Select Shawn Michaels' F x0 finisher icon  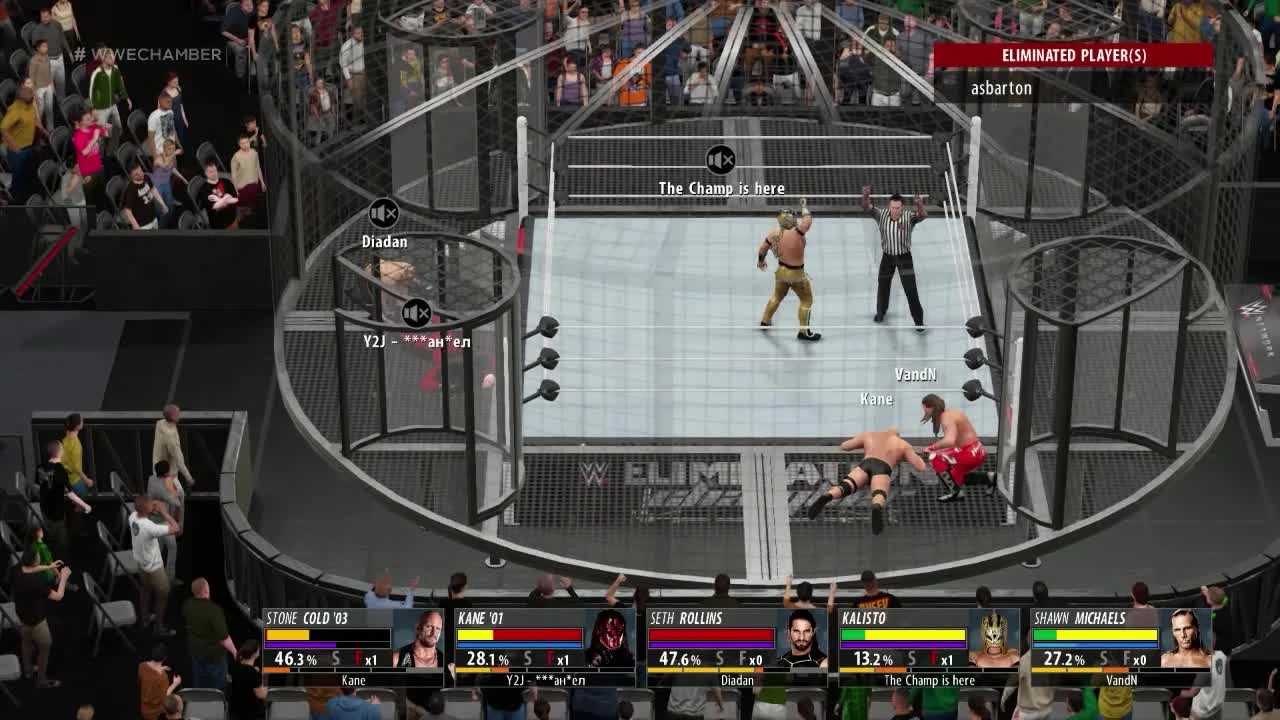(1127, 659)
